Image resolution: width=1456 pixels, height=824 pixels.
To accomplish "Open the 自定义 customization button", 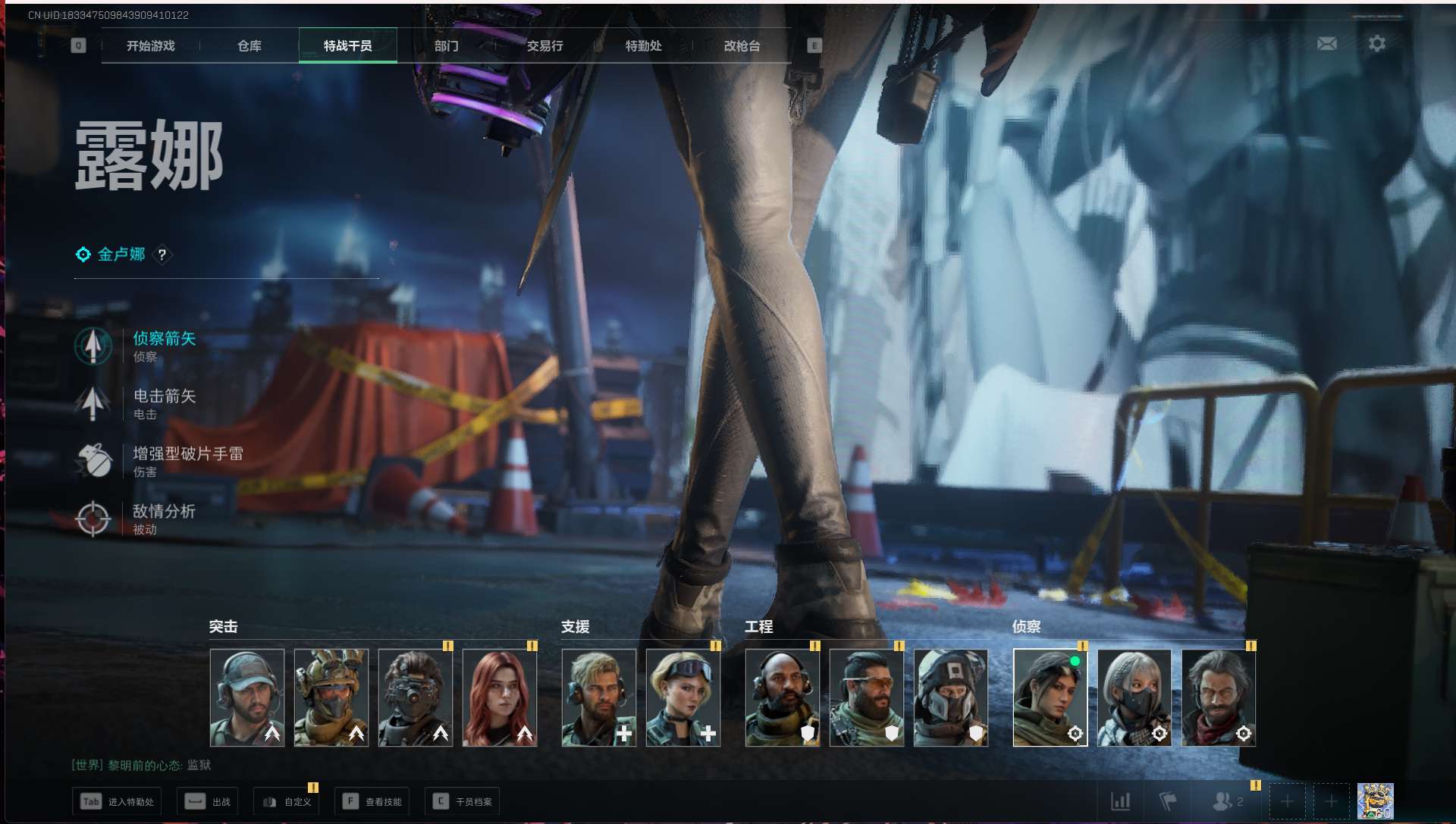I will click(287, 801).
